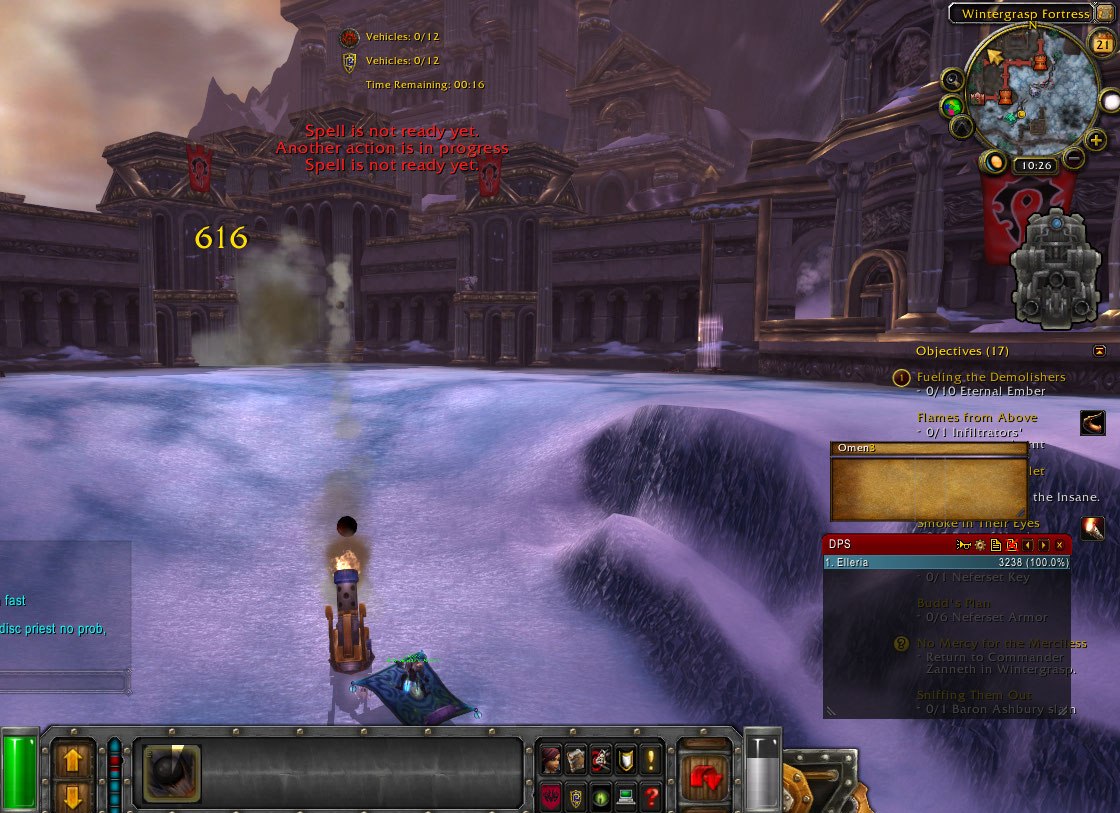Open the DPS meter gear settings
Image resolution: width=1120 pixels, height=813 pixels.
(x=980, y=545)
